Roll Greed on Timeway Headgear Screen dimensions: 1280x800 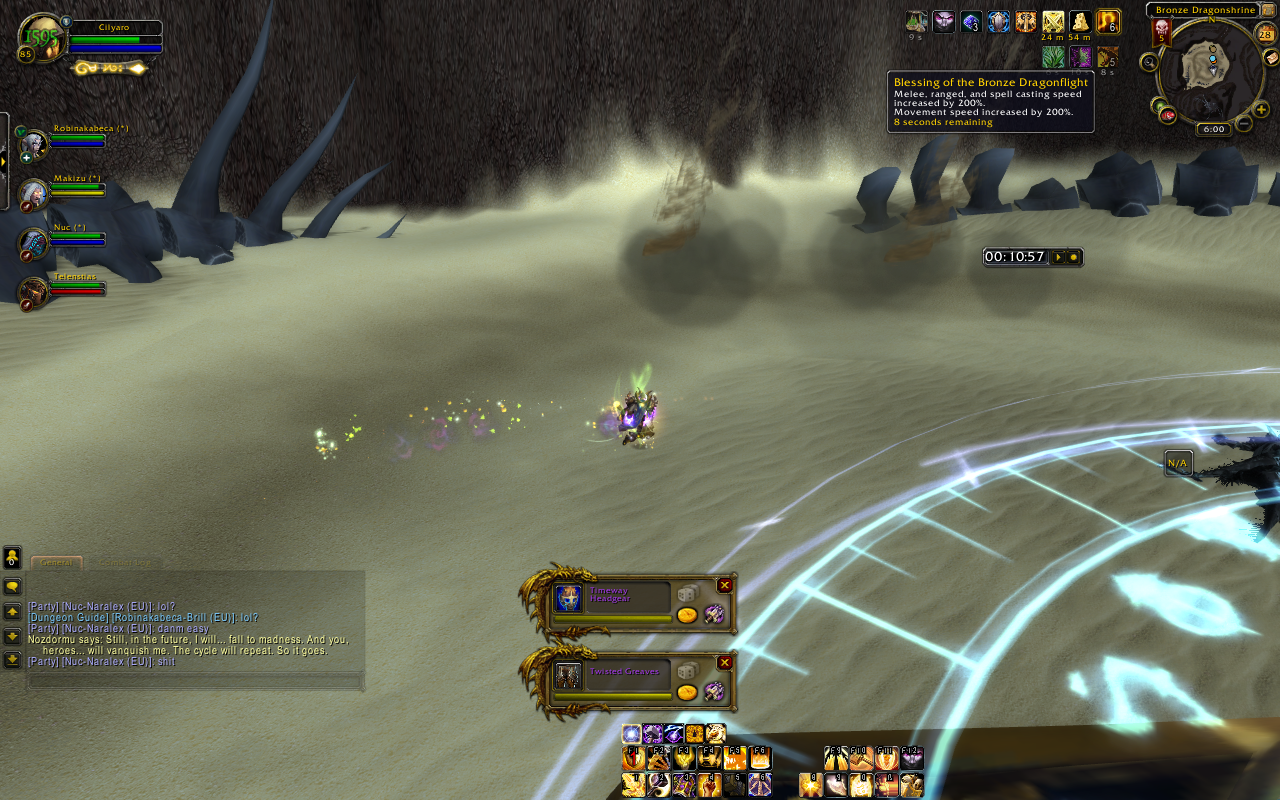pos(687,615)
